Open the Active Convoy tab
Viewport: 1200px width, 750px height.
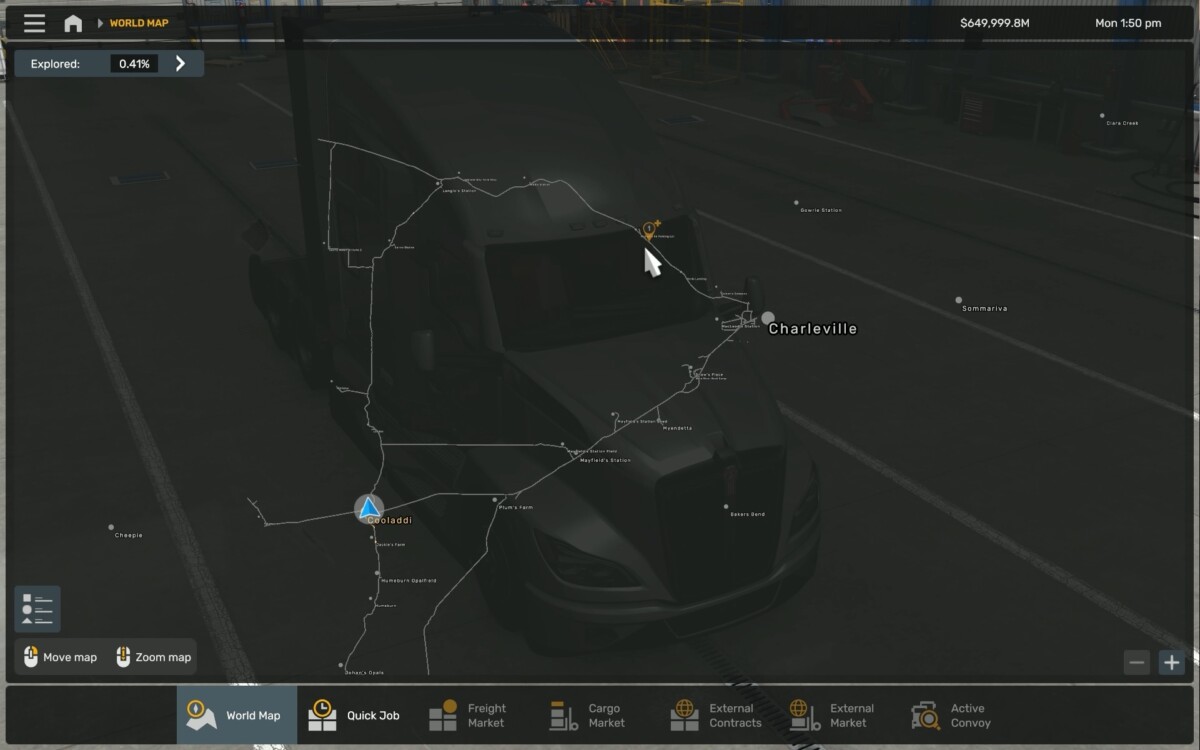[x=952, y=715]
